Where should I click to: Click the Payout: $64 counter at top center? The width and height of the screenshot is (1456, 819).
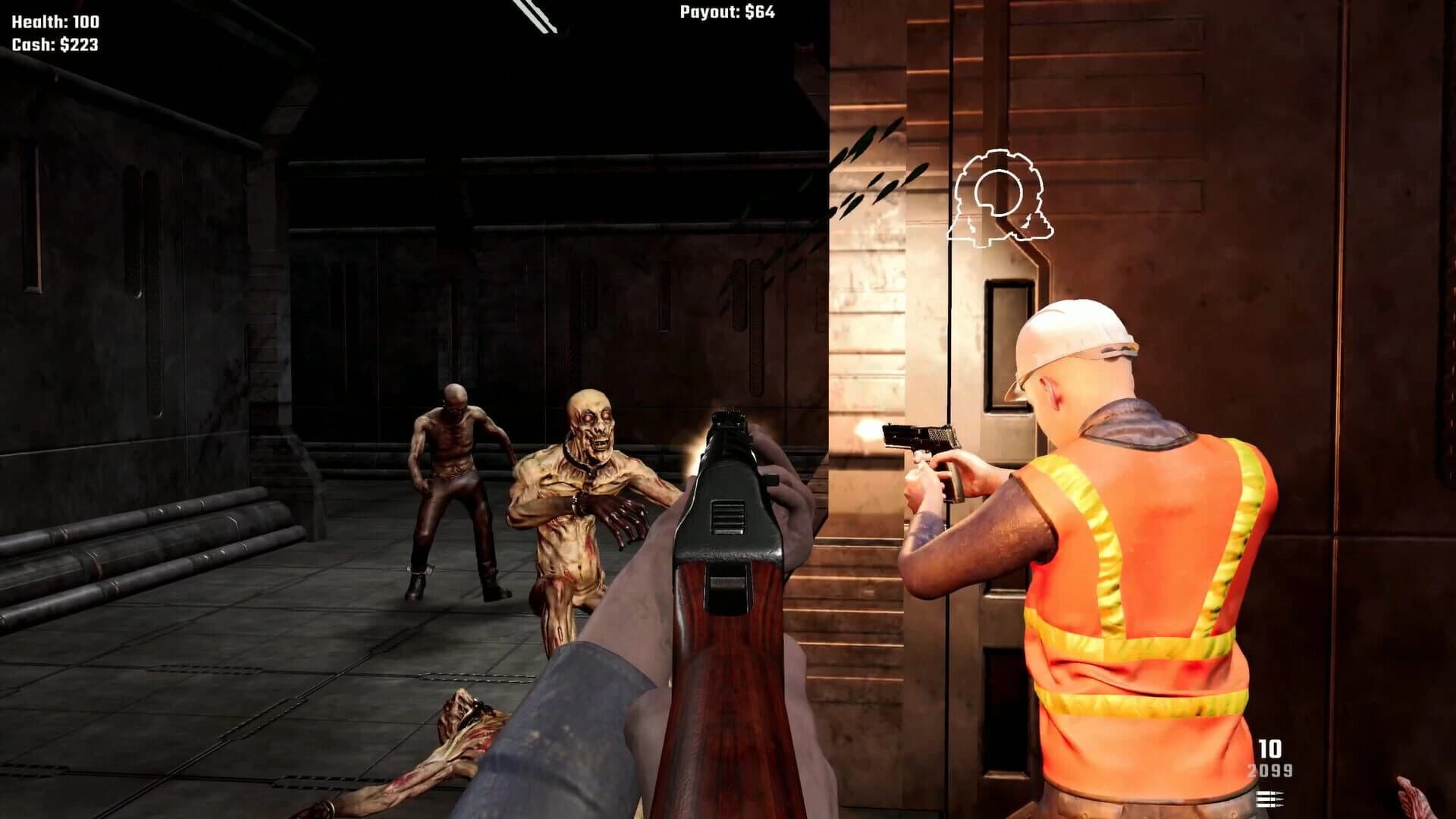[x=726, y=12]
